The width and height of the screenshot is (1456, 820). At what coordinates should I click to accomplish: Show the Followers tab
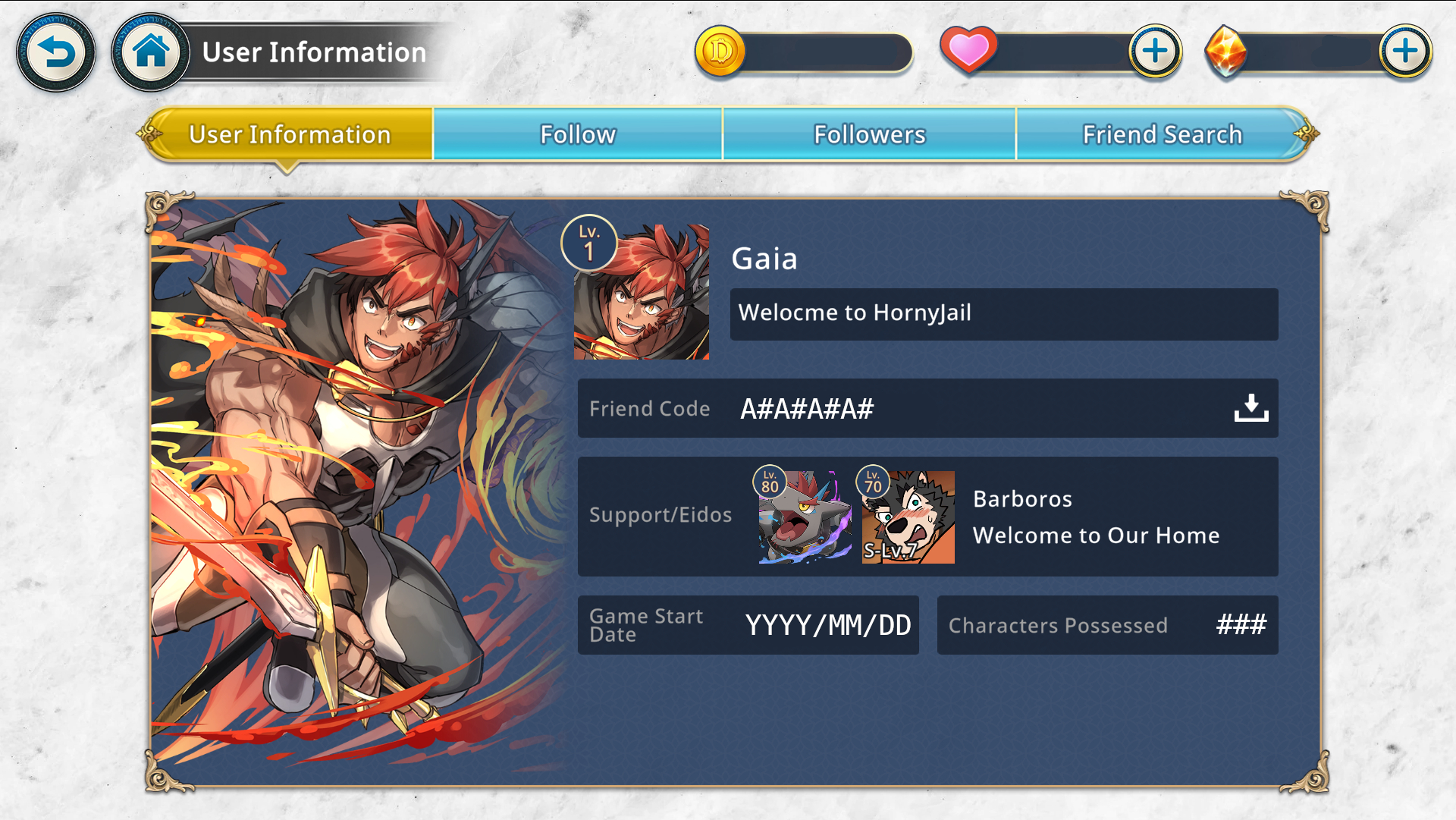(869, 134)
